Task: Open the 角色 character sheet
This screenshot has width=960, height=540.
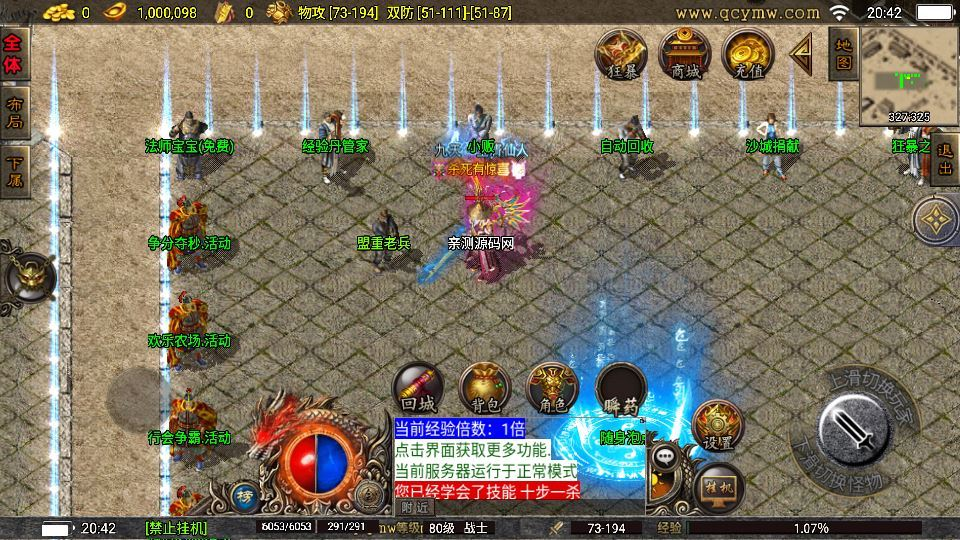Action: (552, 388)
